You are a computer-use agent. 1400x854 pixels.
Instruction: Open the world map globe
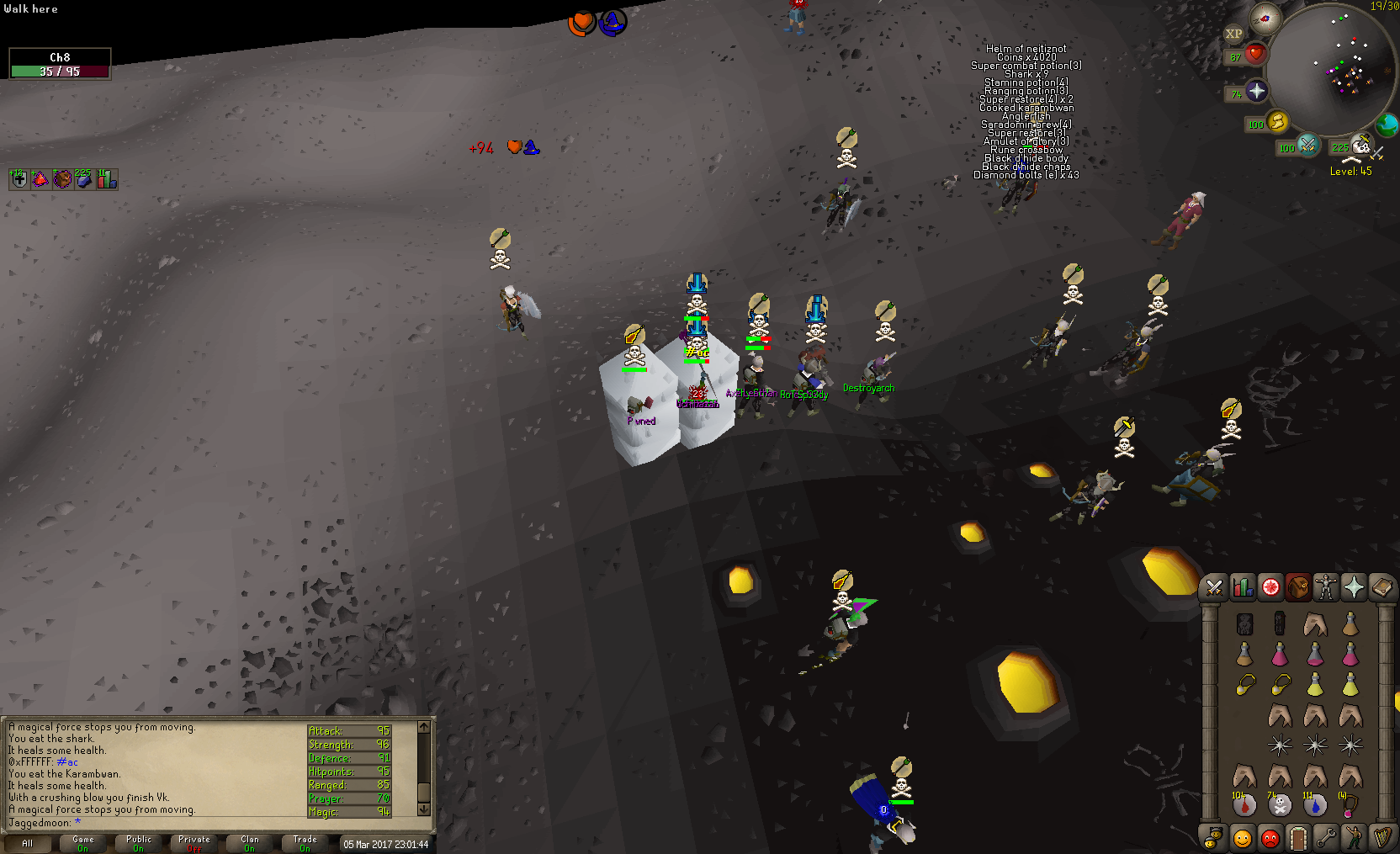pos(1387,125)
